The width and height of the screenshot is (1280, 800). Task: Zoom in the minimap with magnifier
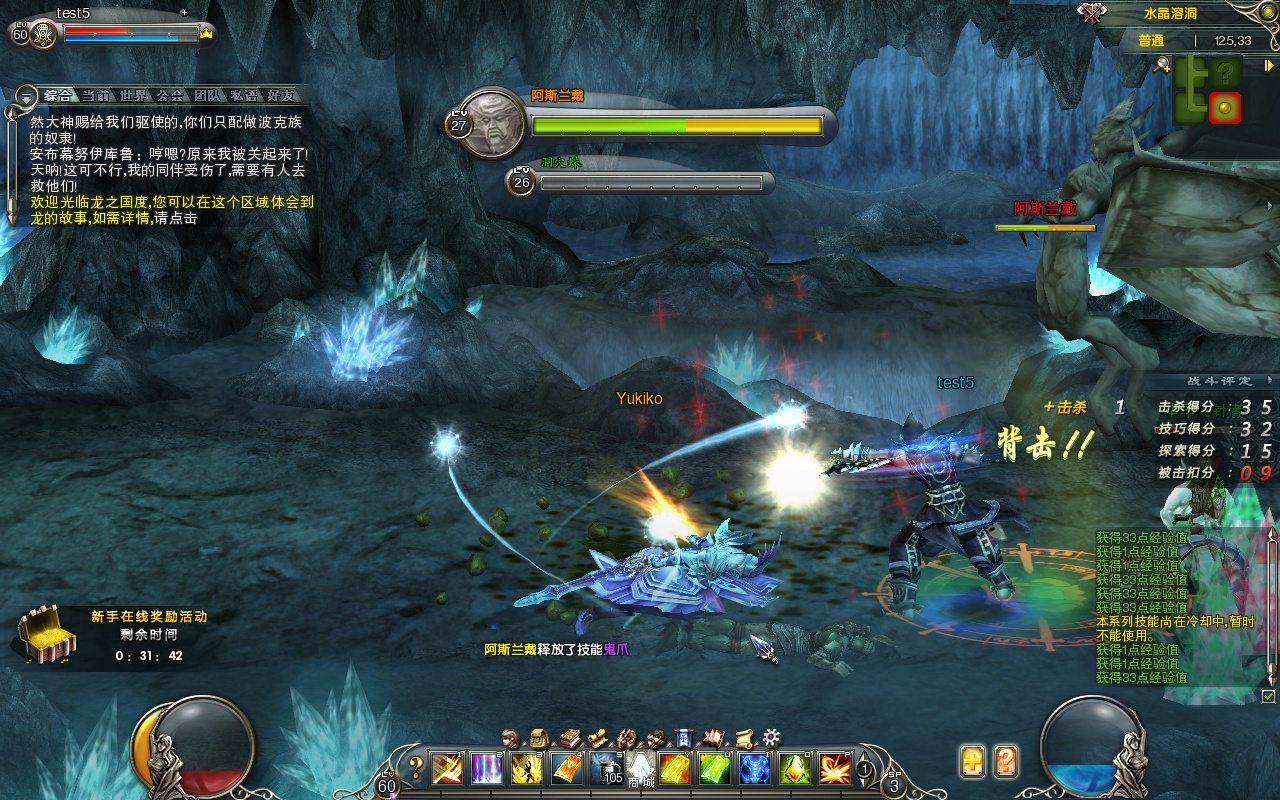tap(1162, 65)
